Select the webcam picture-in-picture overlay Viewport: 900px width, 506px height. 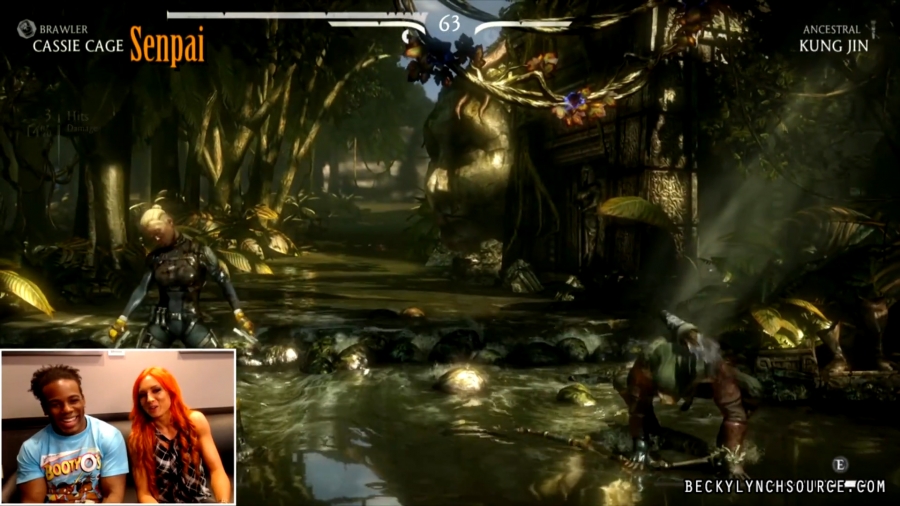point(118,426)
